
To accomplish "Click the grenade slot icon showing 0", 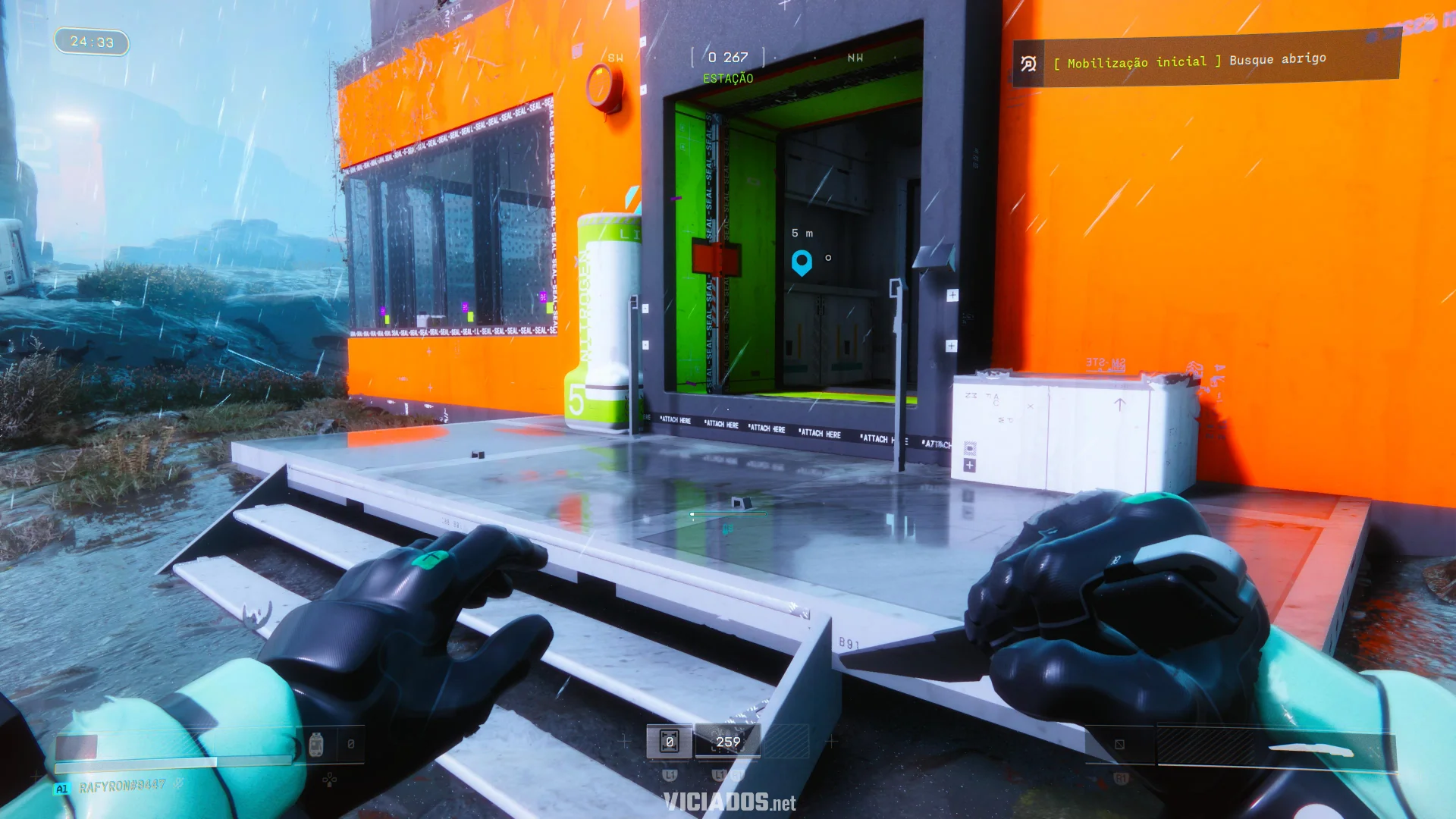I will pos(670,741).
